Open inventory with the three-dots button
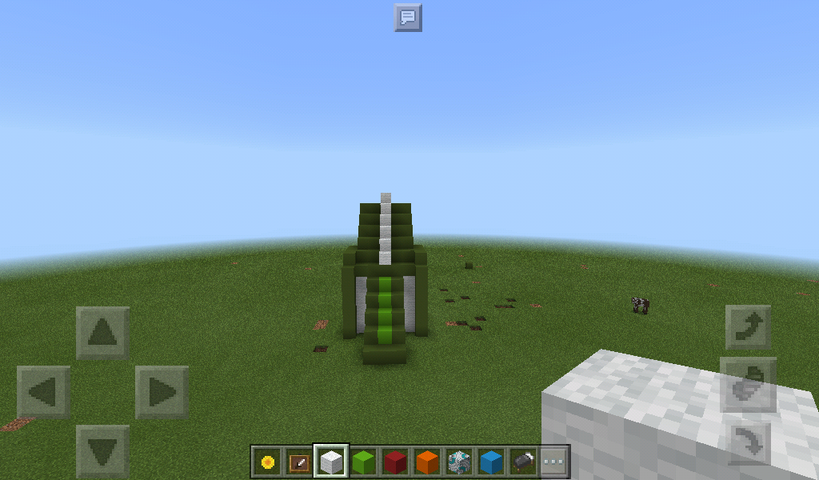 pos(554,462)
